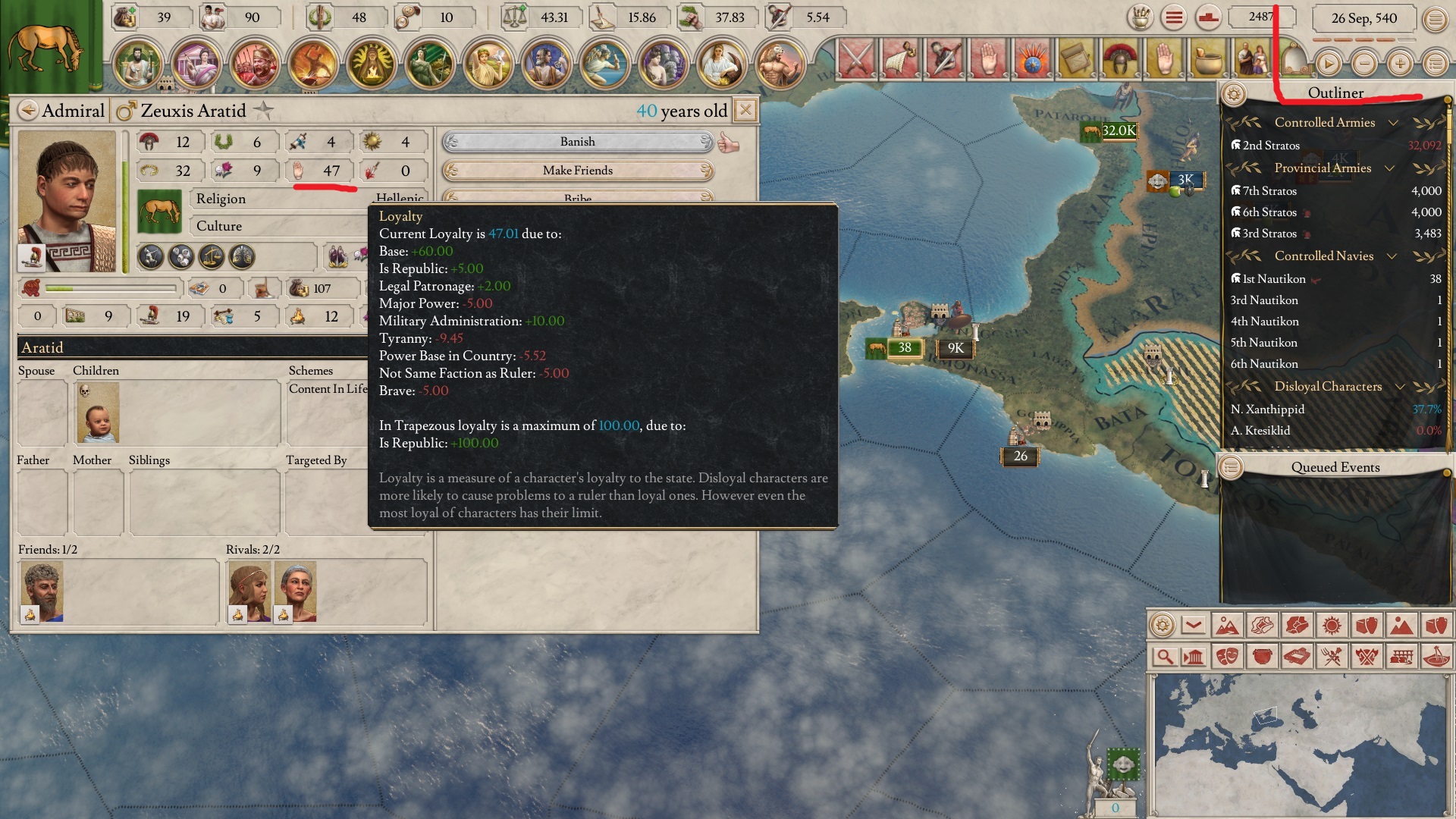Resume game with the play button

click(1328, 64)
